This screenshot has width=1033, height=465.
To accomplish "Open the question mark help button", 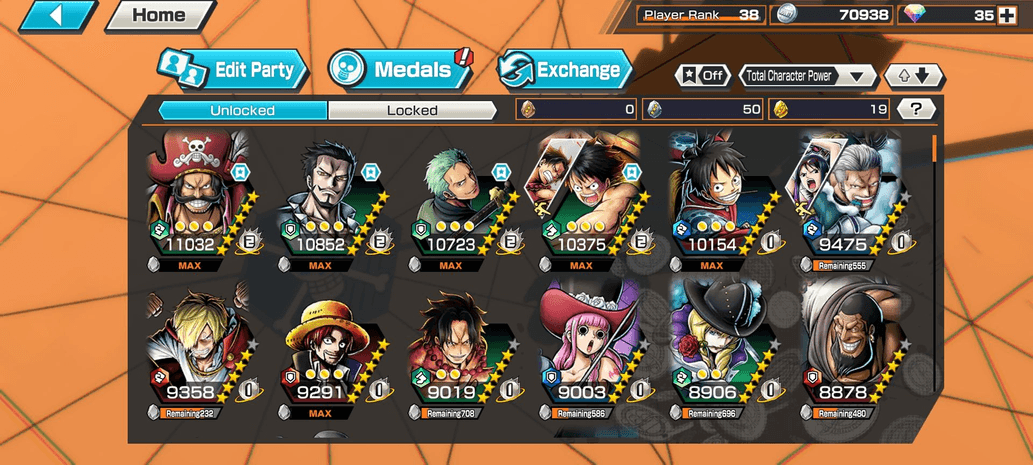I will [916, 109].
